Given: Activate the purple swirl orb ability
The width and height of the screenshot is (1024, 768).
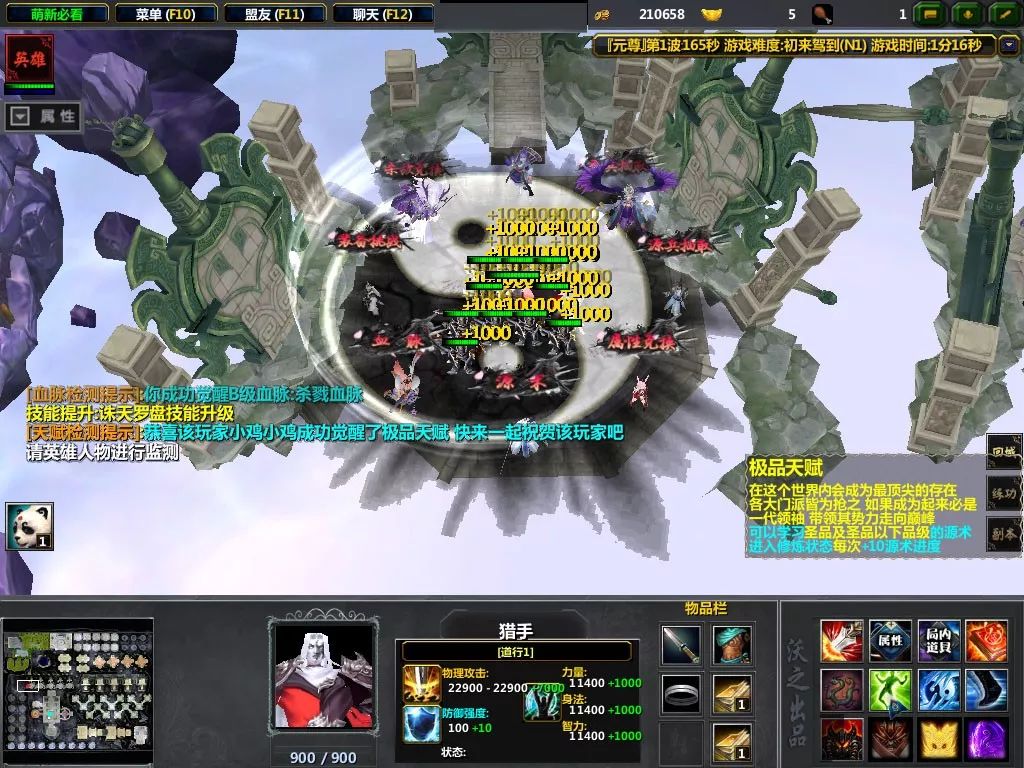Looking at the screenshot, I should [x=986, y=739].
